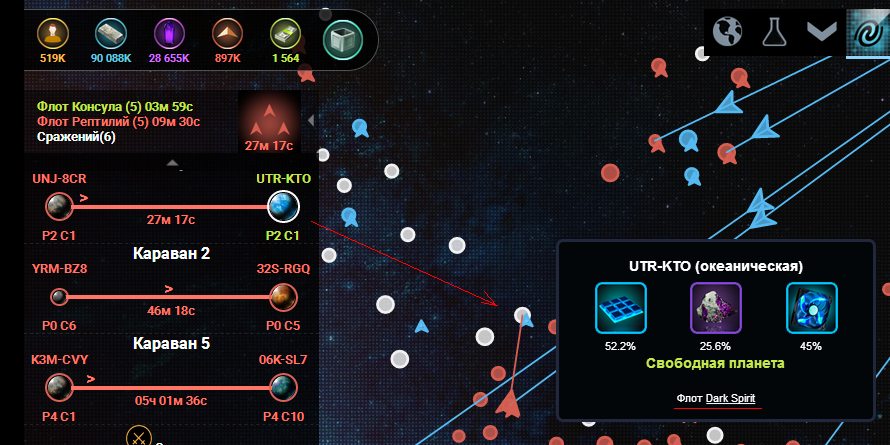Click the metal bars resource icon
The width and height of the screenshot is (890, 445).
pos(111,34)
